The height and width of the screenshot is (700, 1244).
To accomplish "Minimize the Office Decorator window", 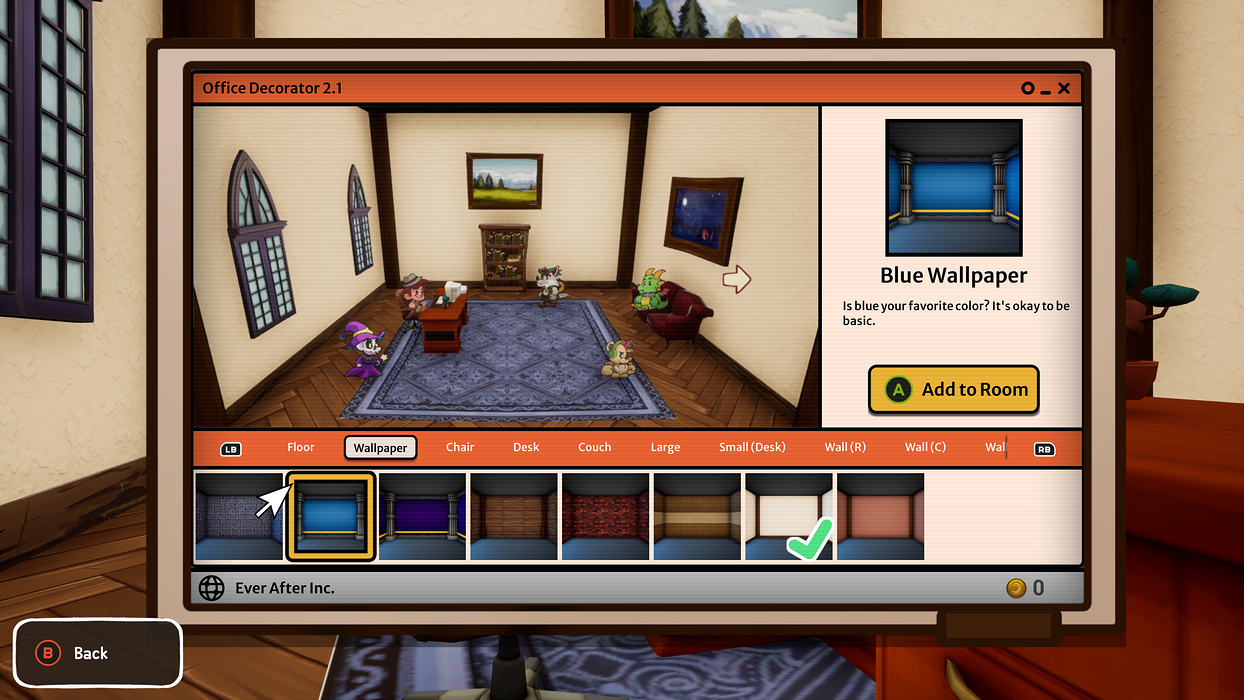I will (1045, 89).
